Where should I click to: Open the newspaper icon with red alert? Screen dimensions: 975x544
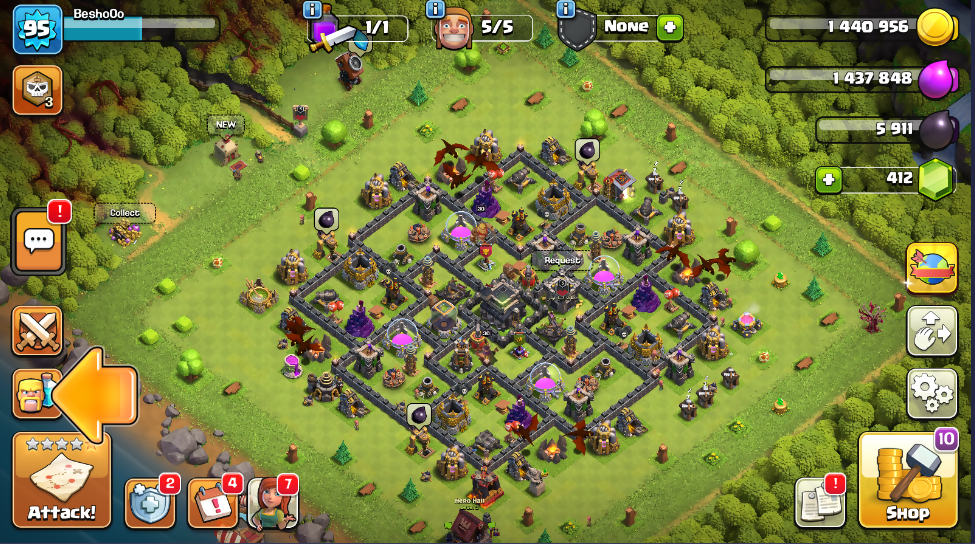coord(819,502)
